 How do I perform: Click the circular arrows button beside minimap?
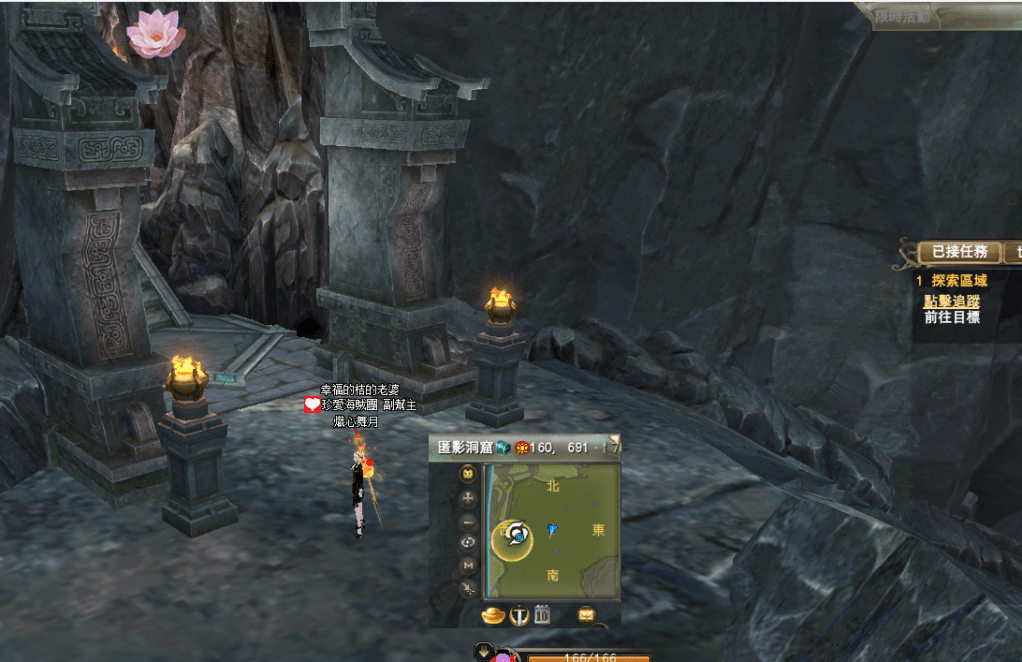tap(467, 543)
